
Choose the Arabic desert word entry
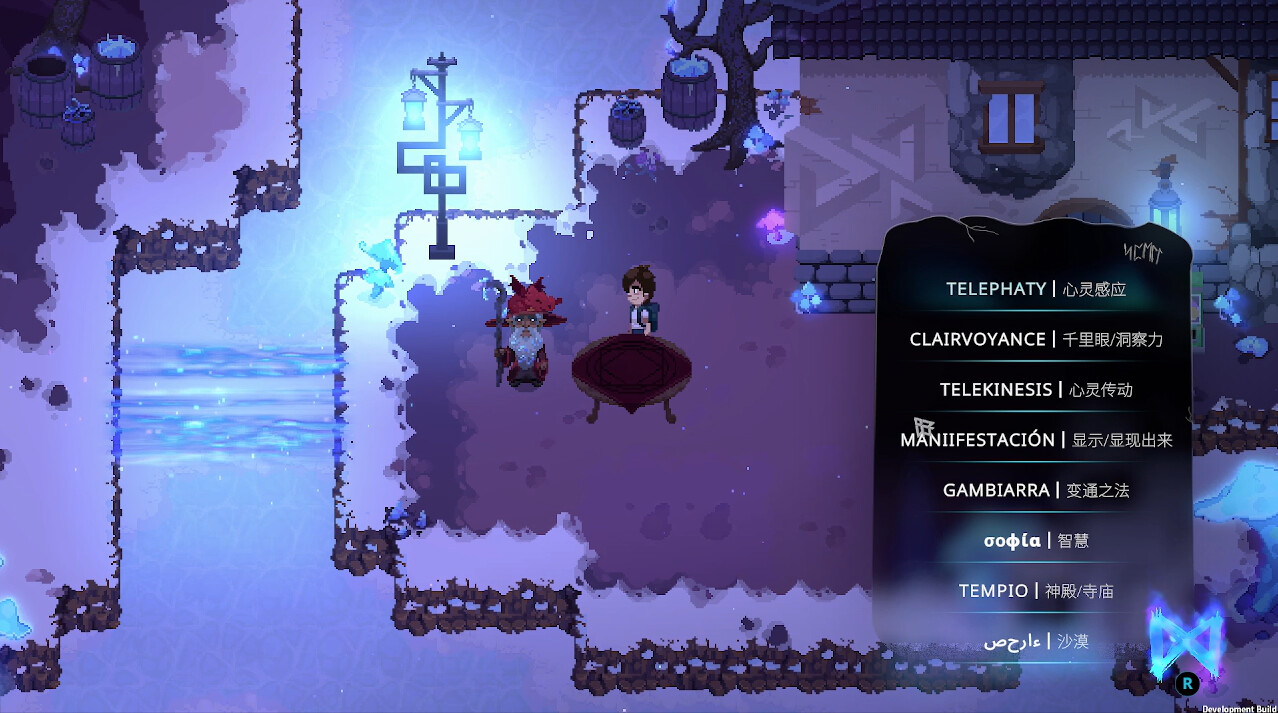click(x=1035, y=641)
